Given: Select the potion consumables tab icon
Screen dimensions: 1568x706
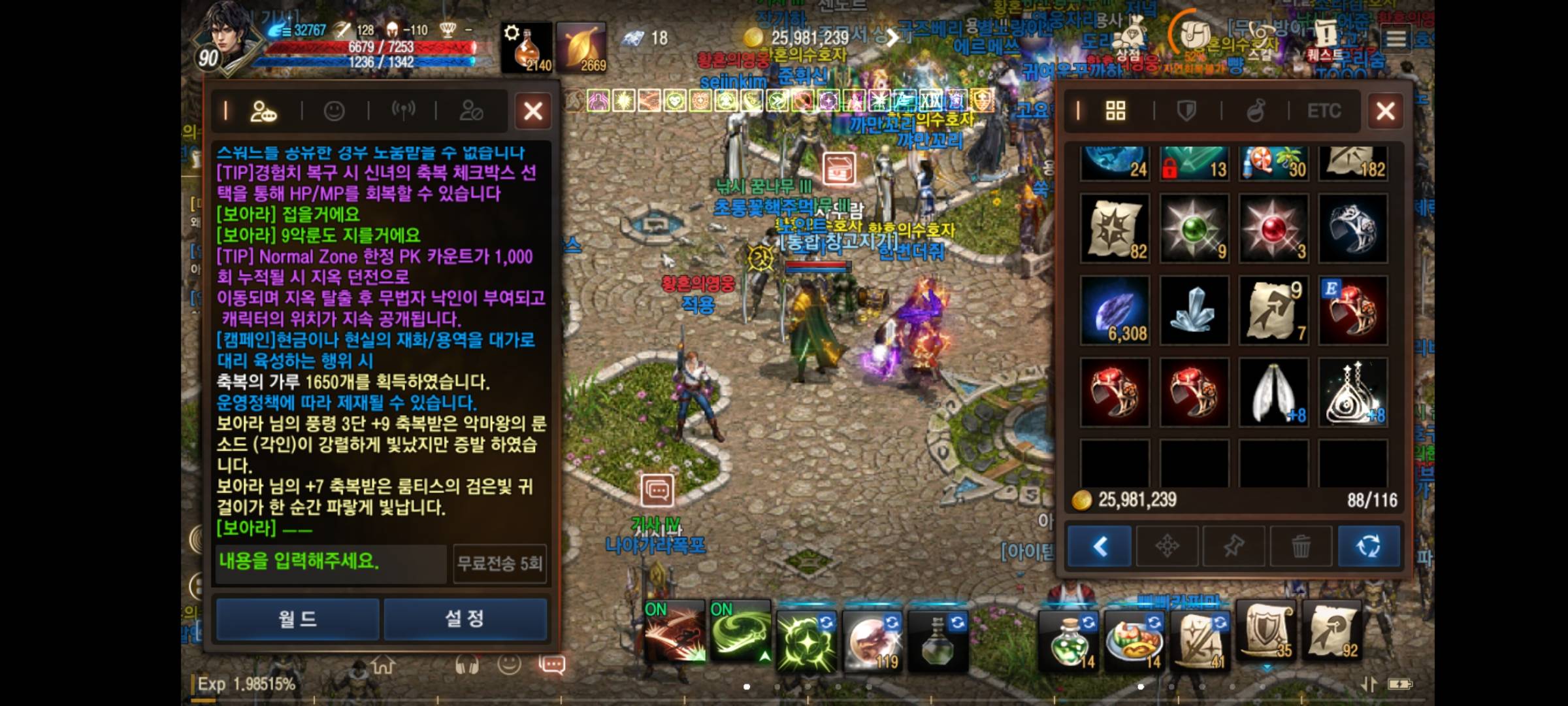Looking at the screenshot, I should click(x=1257, y=111).
